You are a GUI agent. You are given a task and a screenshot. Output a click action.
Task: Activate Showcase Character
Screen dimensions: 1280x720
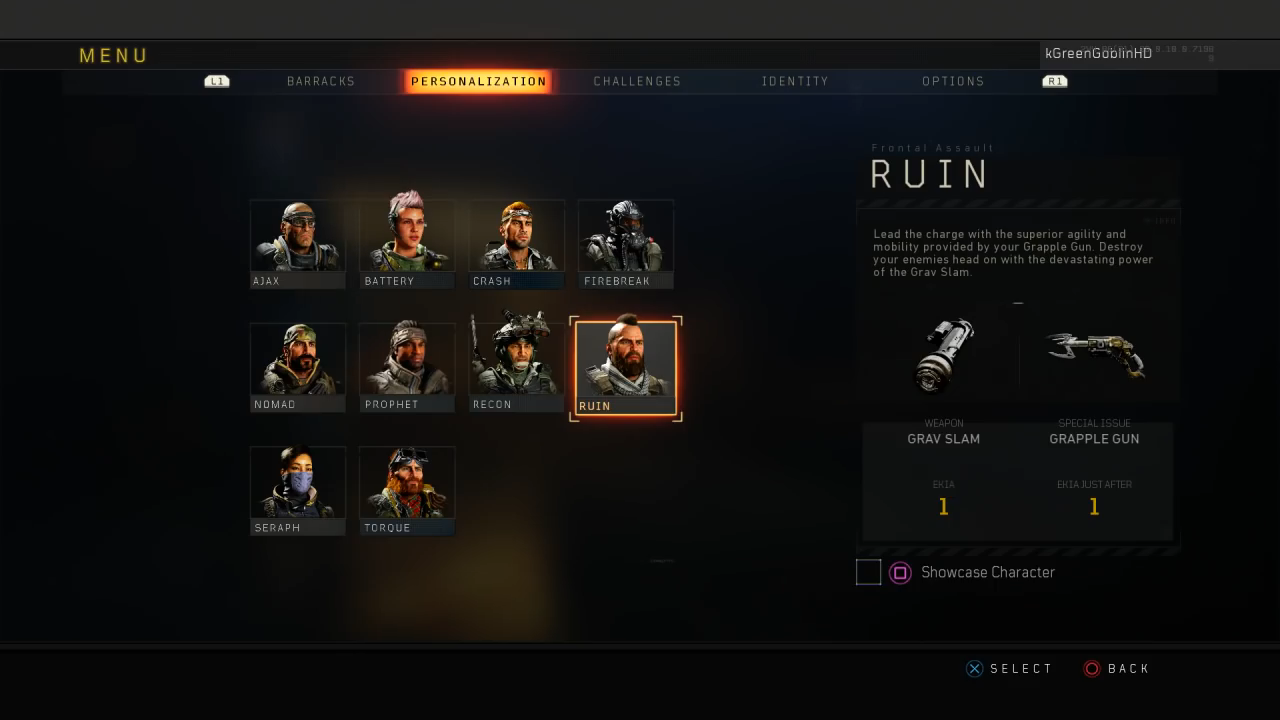coord(900,572)
